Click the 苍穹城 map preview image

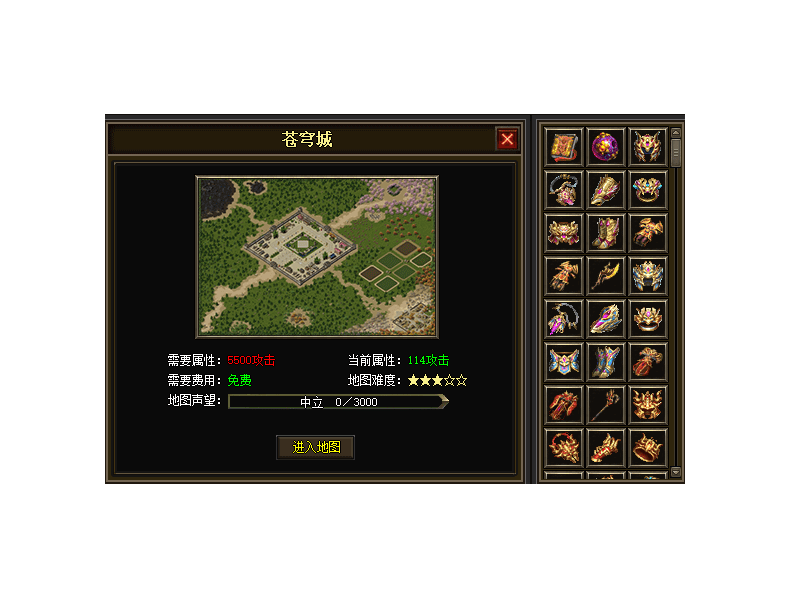click(x=317, y=257)
